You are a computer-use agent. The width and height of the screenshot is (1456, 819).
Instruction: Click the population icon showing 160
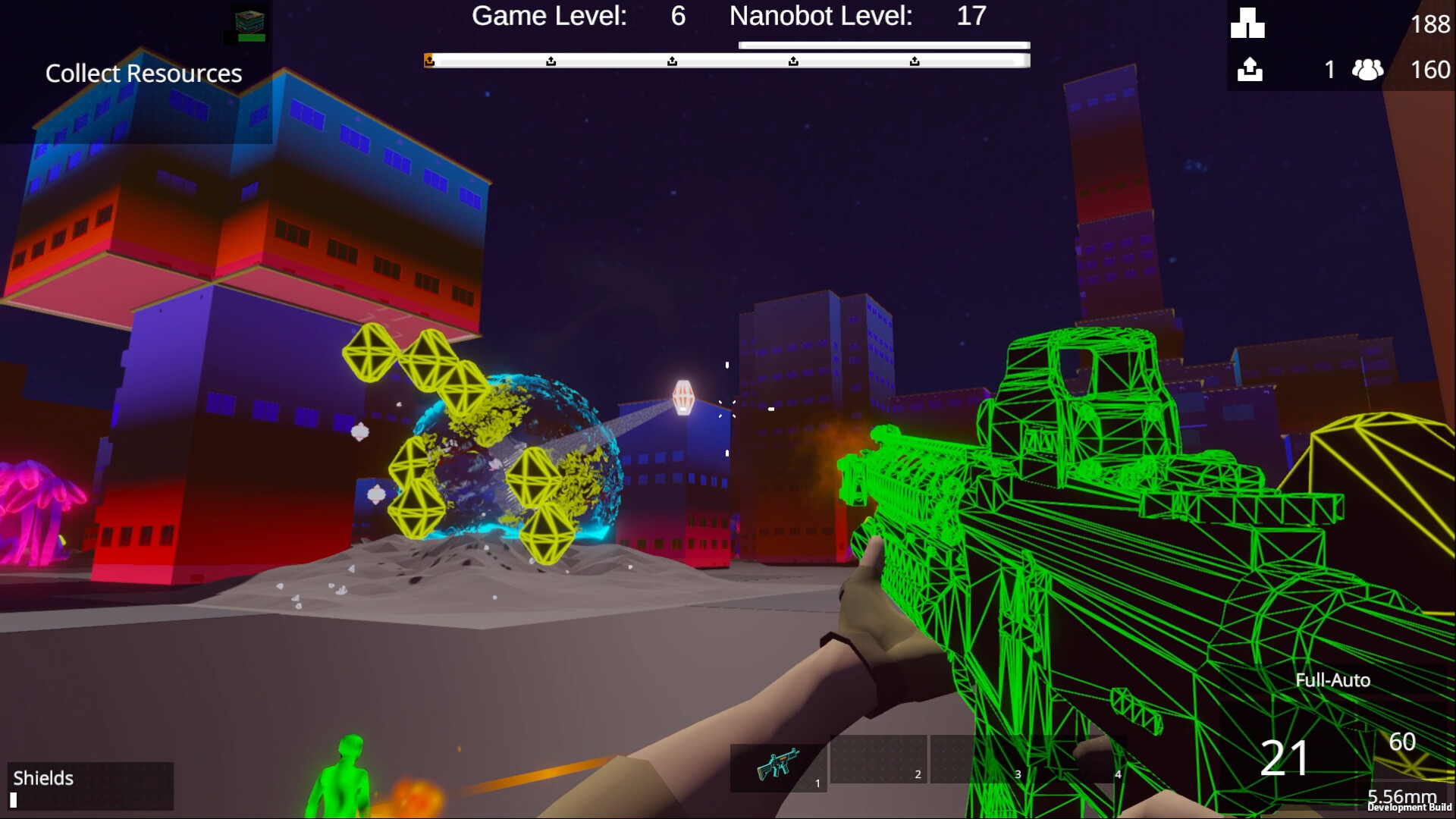[x=1367, y=70]
